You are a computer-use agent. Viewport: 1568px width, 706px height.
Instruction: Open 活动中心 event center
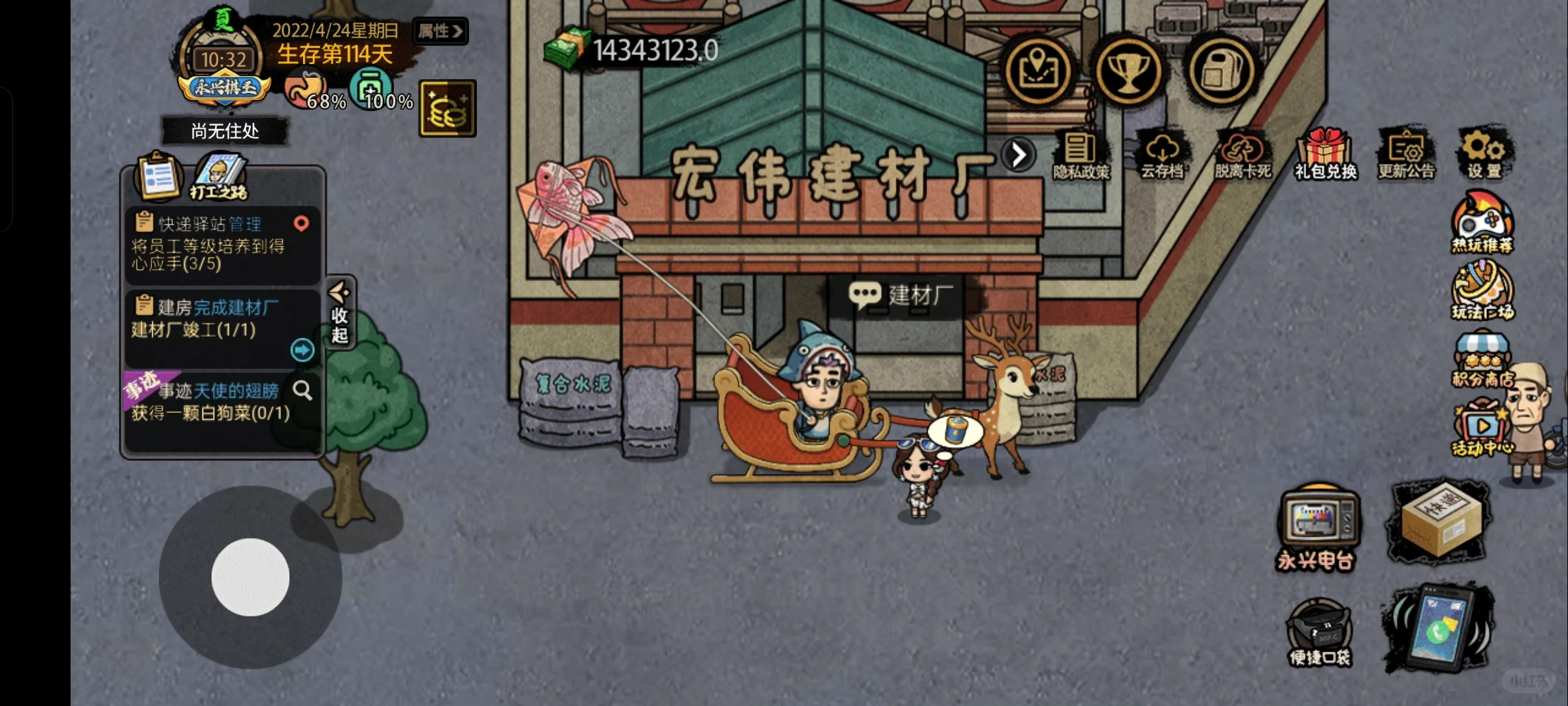[x=1480, y=429]
